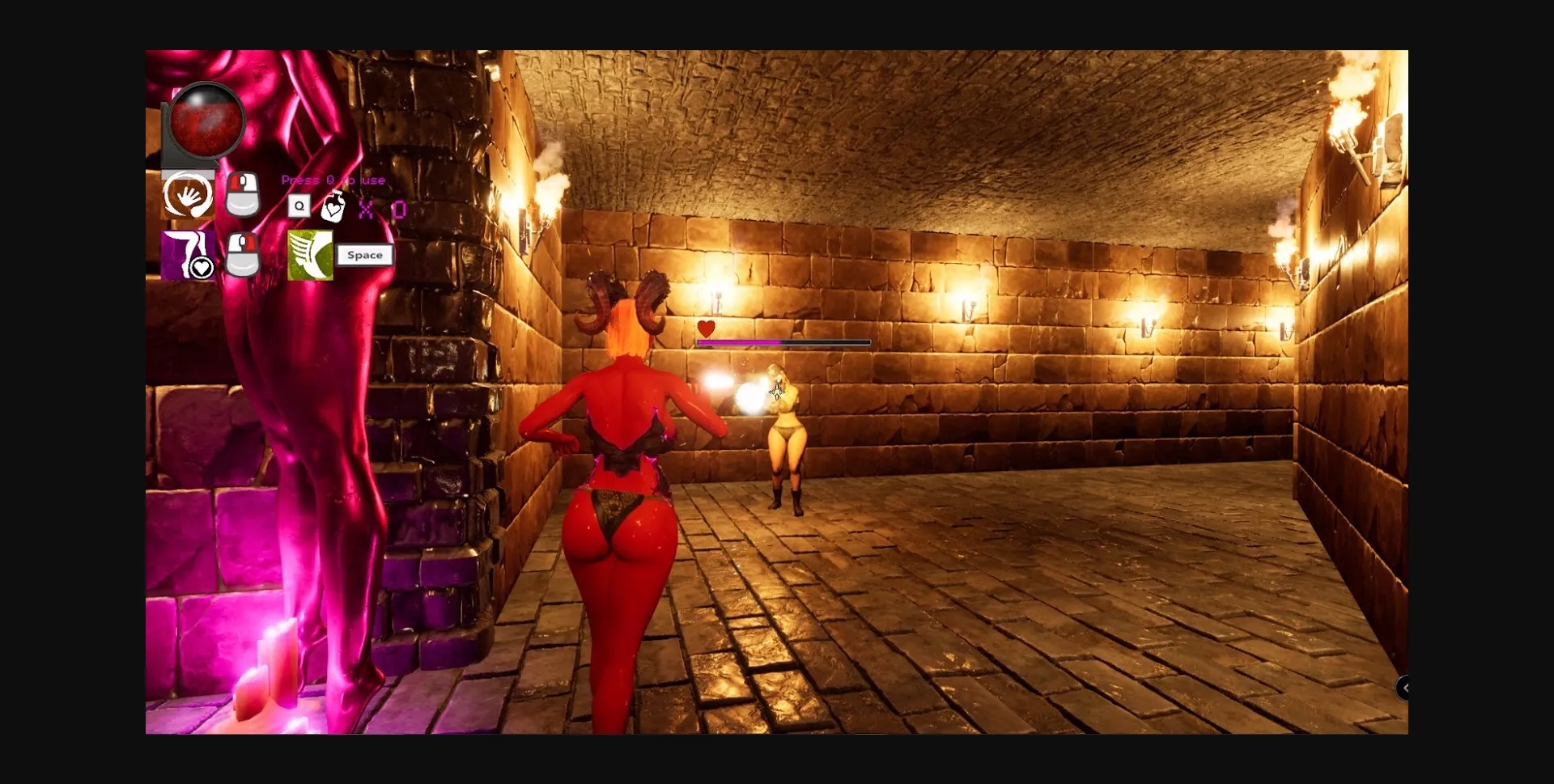Click the winged boot sprint ability icon
The image size is (1554, 784).
[311, 255]
